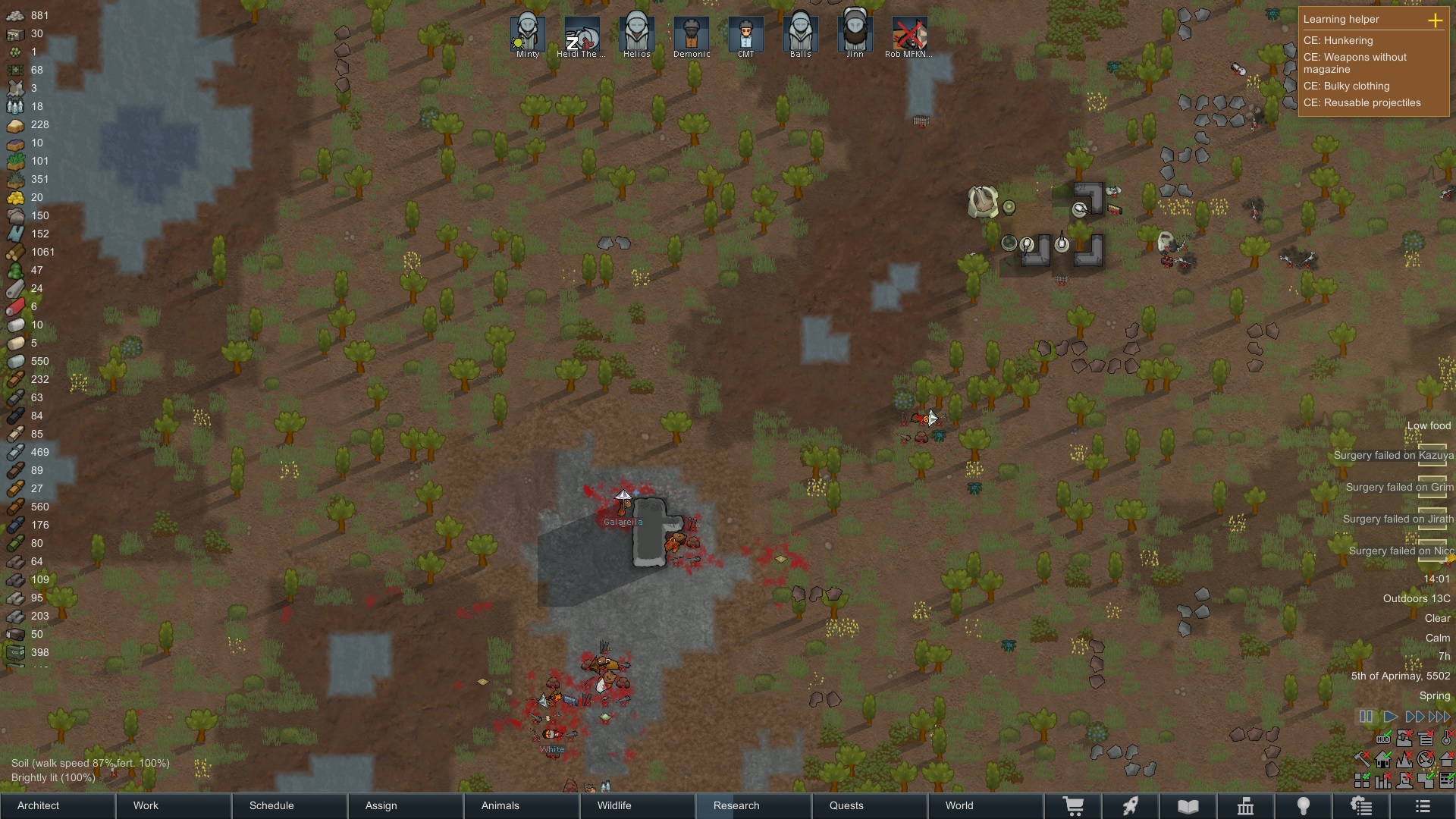The image size is (1456, 819).
Task: Switch to the World tab
Action: (x=959, y=805)
